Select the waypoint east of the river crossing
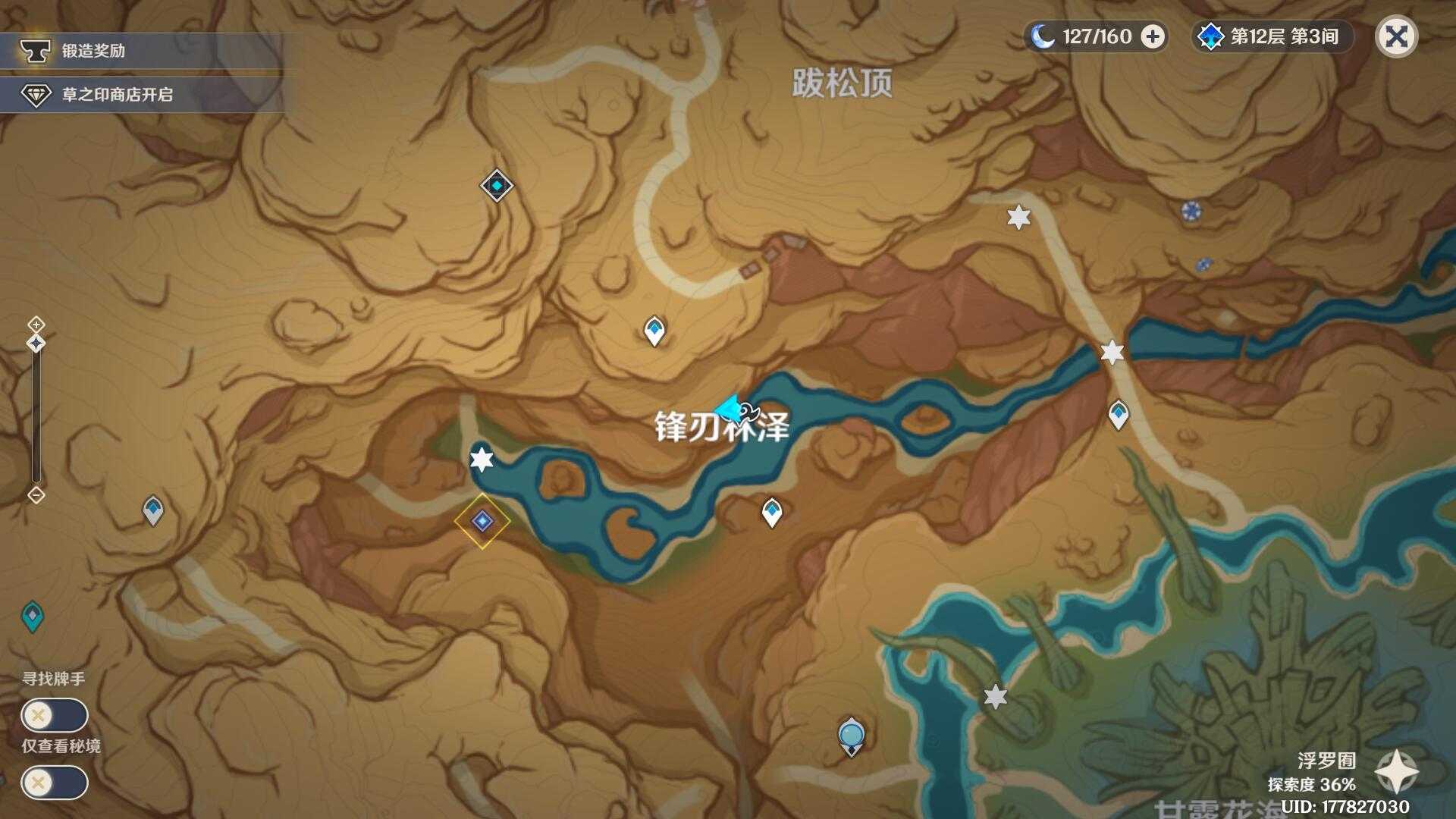This screenshot has width=1456, height=819. coord(1119,414)
